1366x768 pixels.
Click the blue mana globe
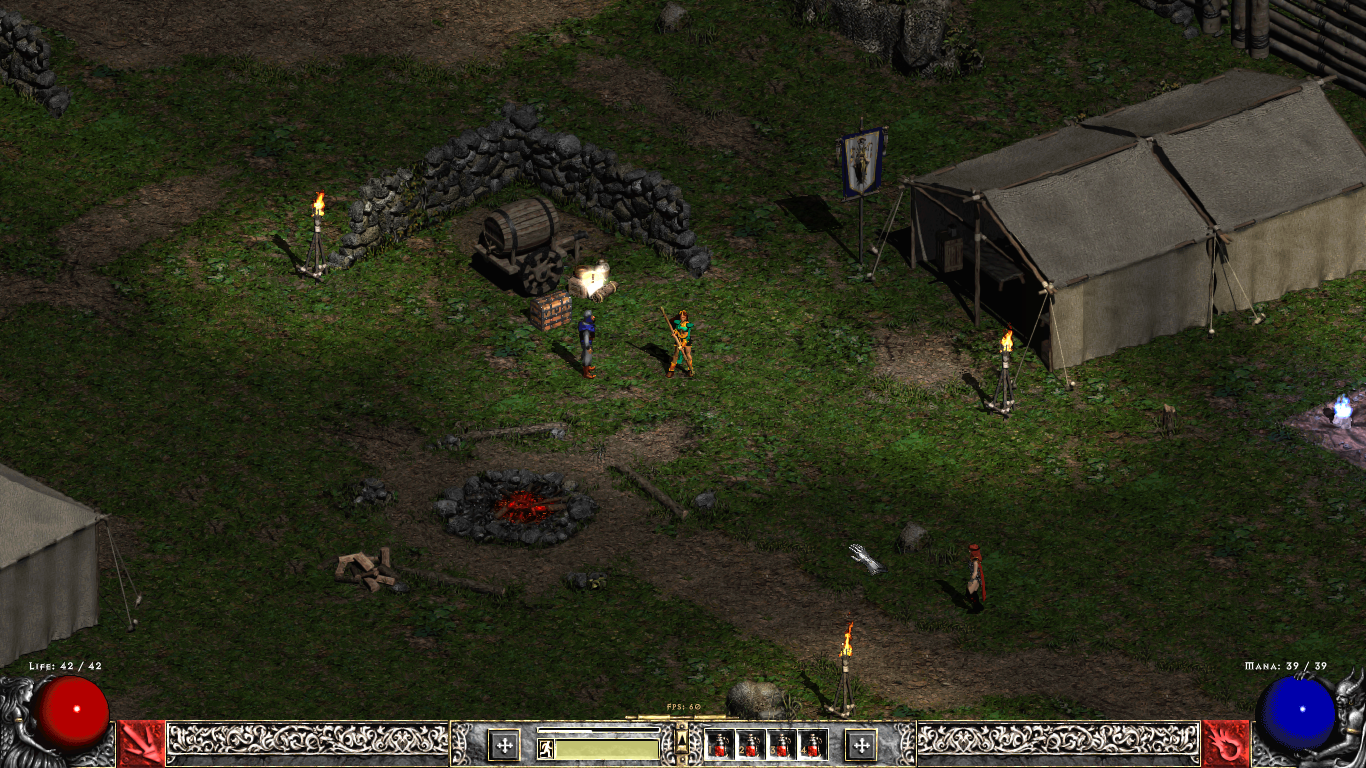(1297, 712)
